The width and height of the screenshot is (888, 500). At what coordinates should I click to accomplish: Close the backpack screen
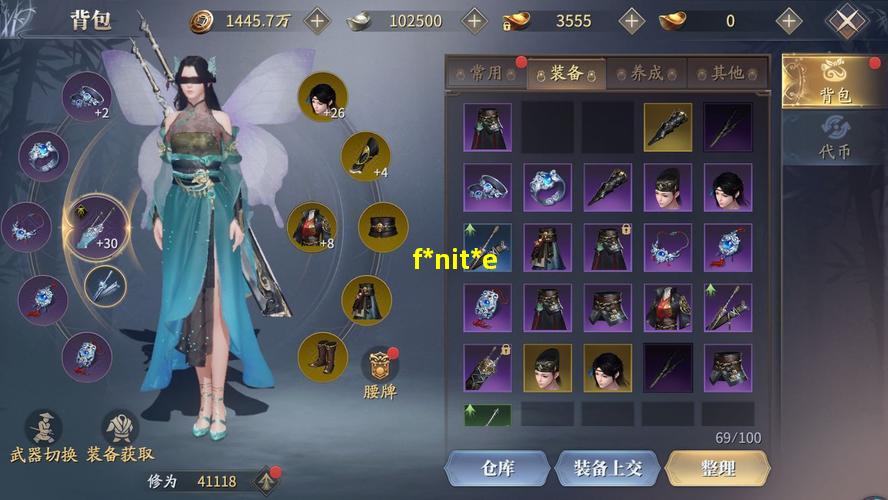click(848, 21)
